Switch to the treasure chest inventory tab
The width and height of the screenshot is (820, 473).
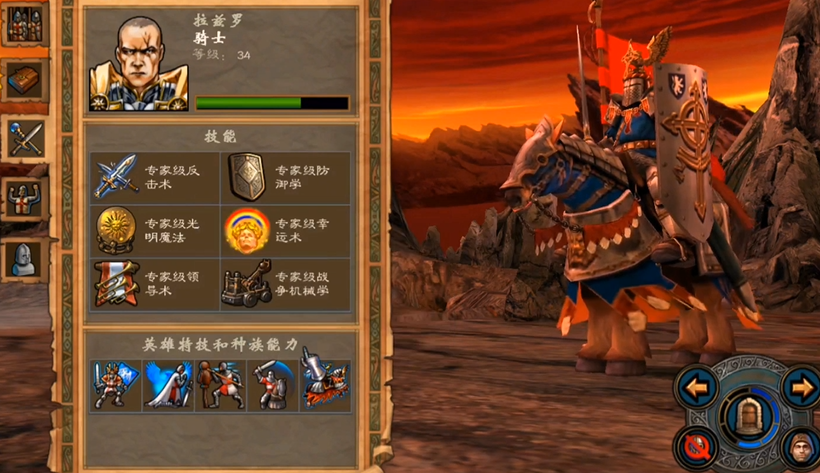tap(23, 81)
